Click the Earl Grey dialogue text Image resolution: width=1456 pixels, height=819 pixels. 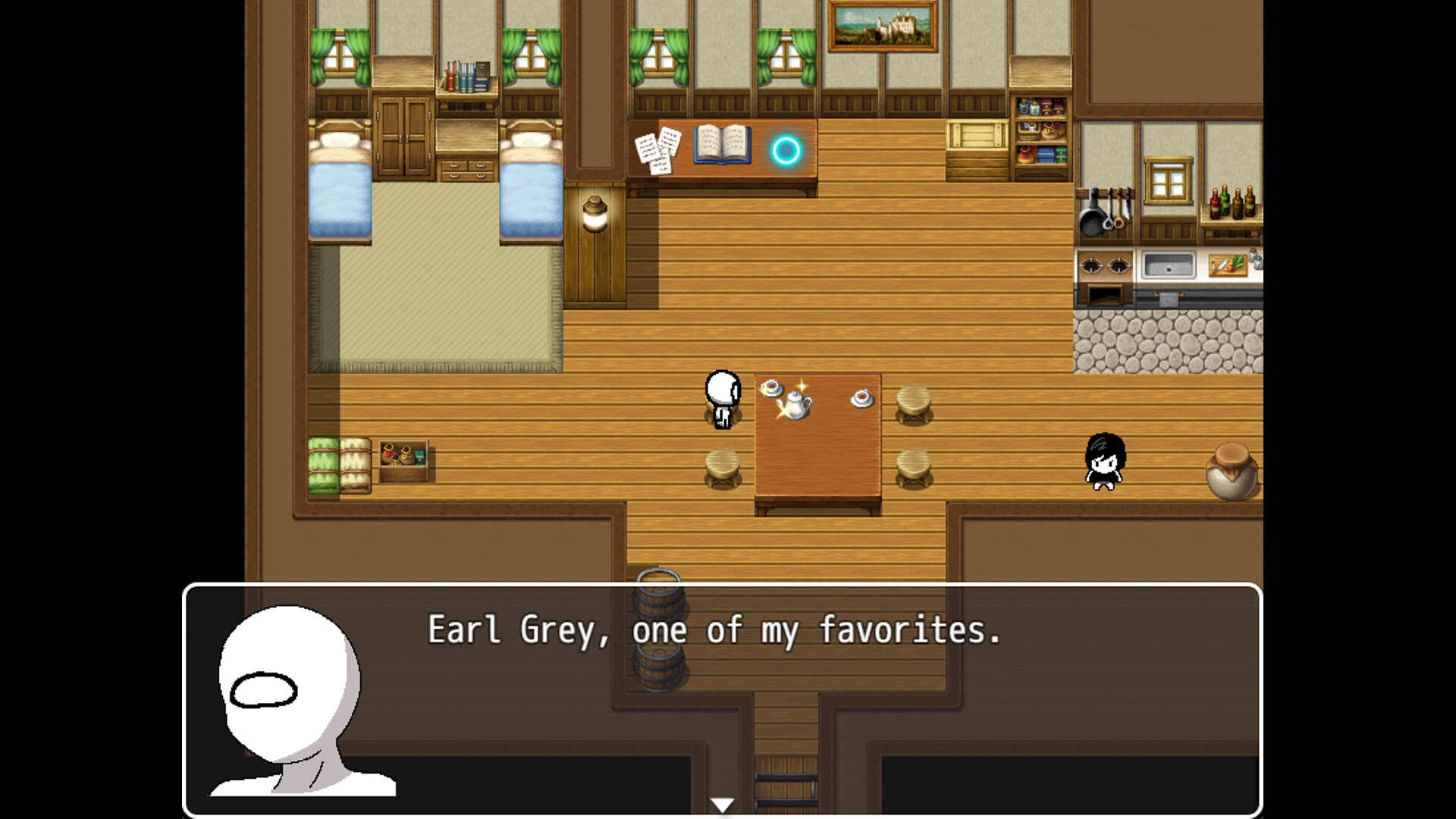click(x=714, y=631)
